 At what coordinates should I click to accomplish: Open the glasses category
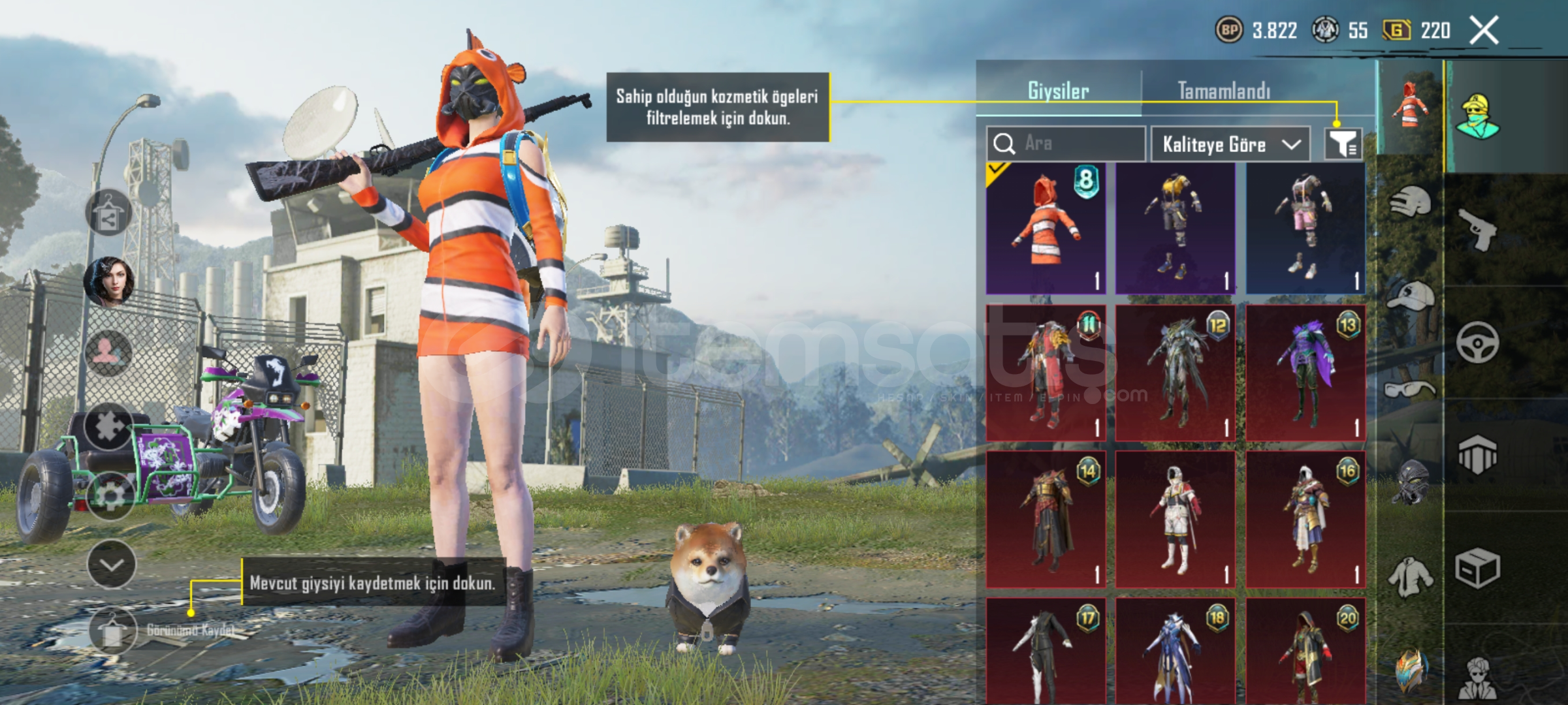[x=1411, y=390]
